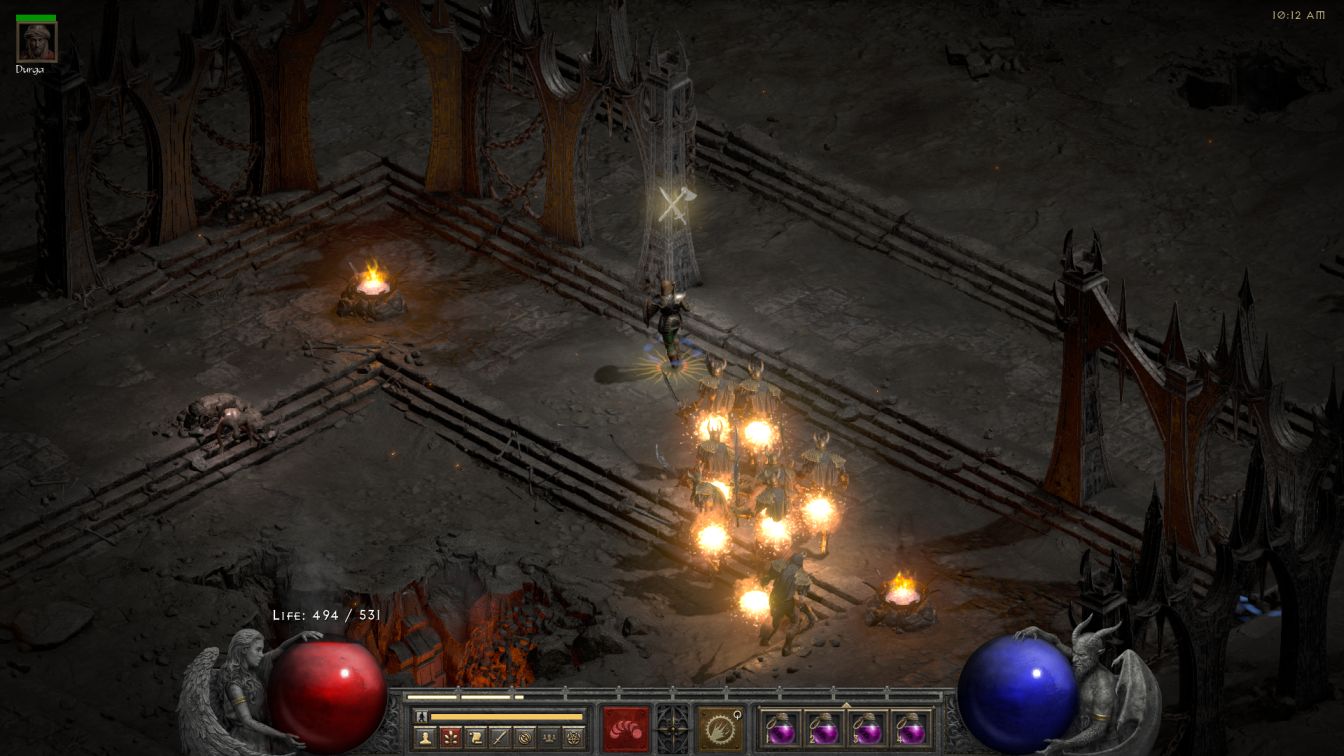This screenshot has height=756, width=1344.
Task: Use the purple potion in belt slot 4
Action: (910, 729)
